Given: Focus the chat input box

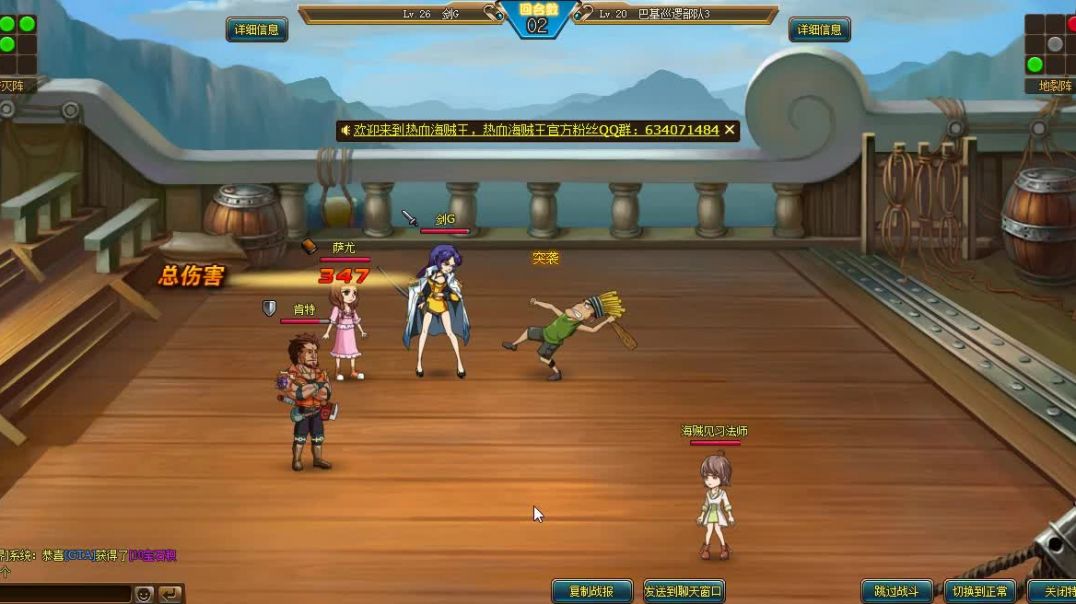Looking at the screenshot, I should coord(65,594).
